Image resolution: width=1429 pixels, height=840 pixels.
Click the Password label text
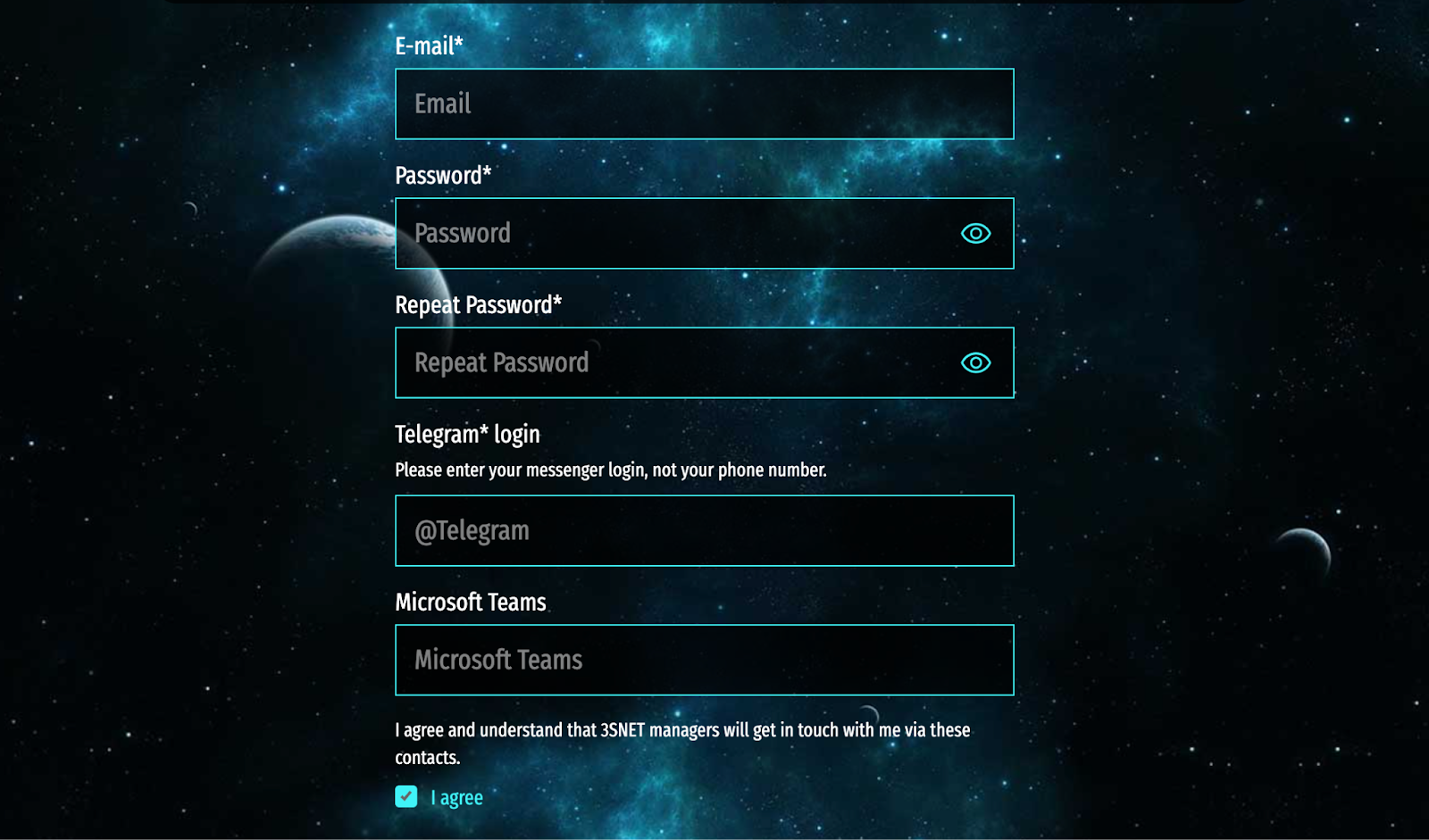click(x=443, y=176)
